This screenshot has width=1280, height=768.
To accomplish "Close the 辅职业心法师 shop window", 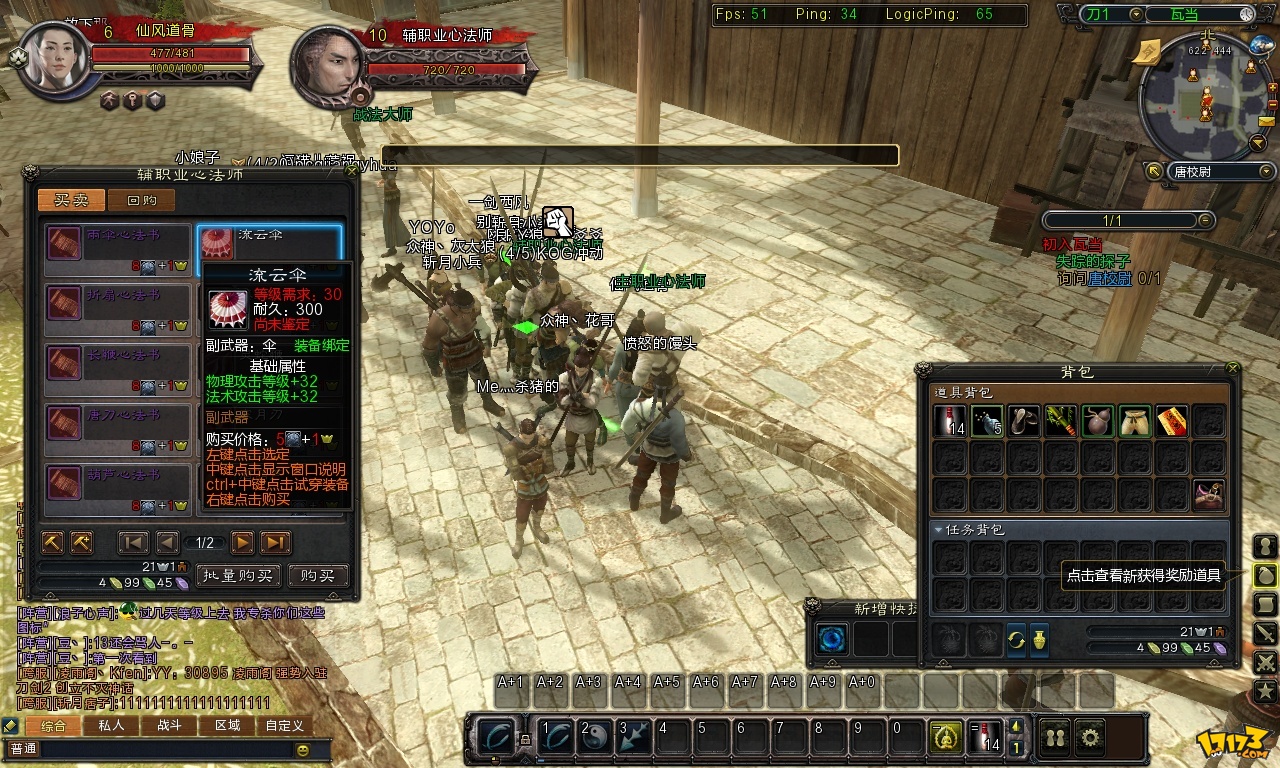I will (x=351, y=171).
